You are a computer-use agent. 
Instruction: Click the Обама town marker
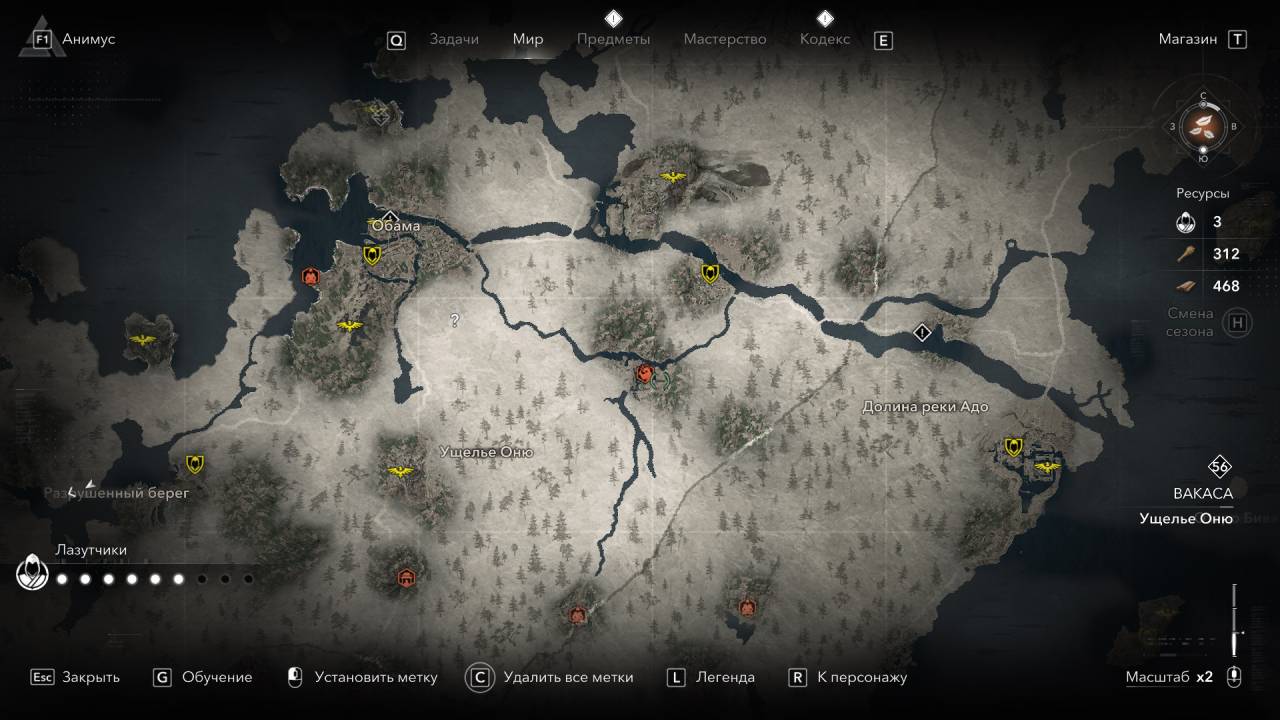390,218
